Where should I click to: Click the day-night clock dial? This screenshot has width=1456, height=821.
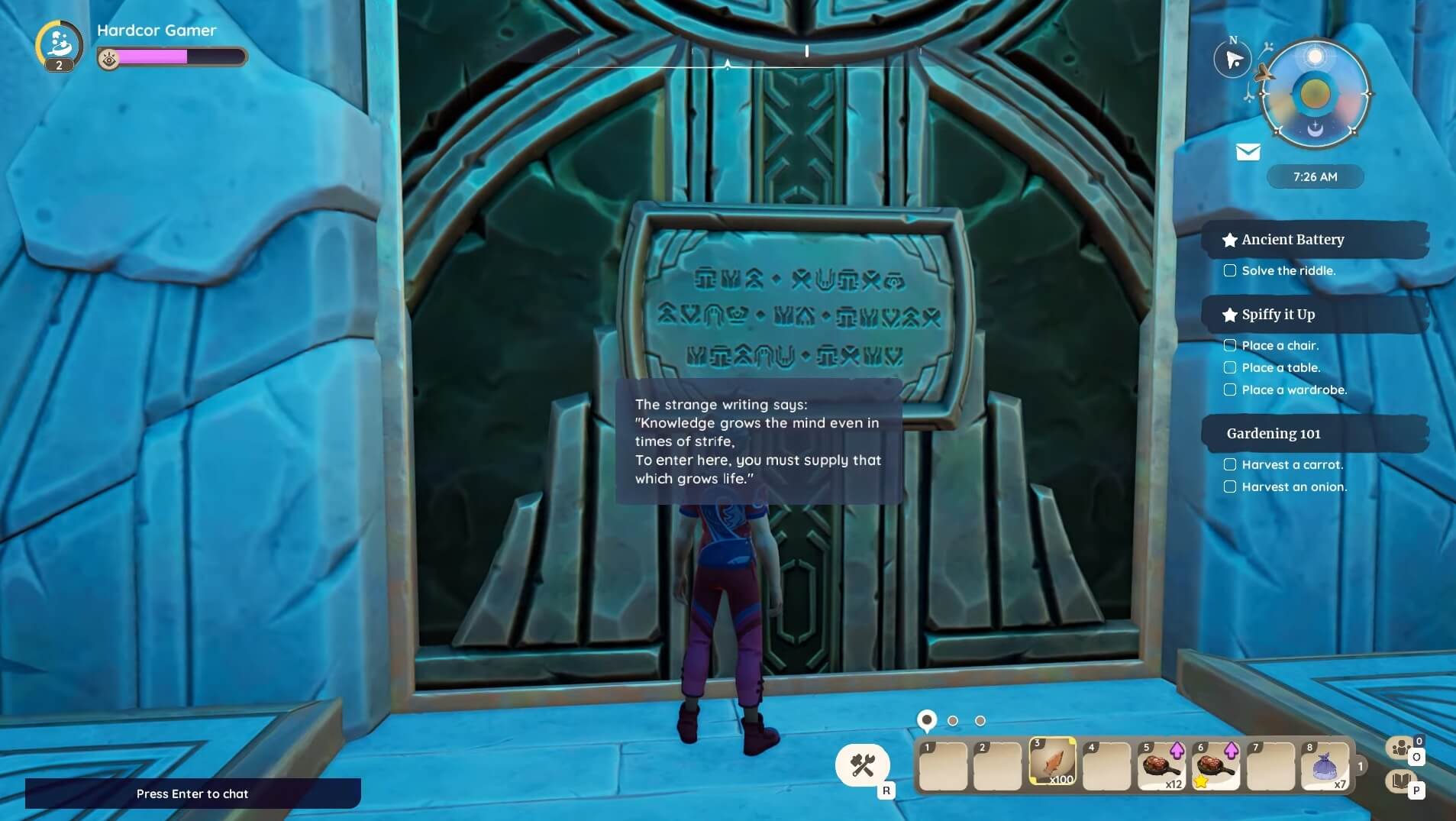tap(1315, 94)
